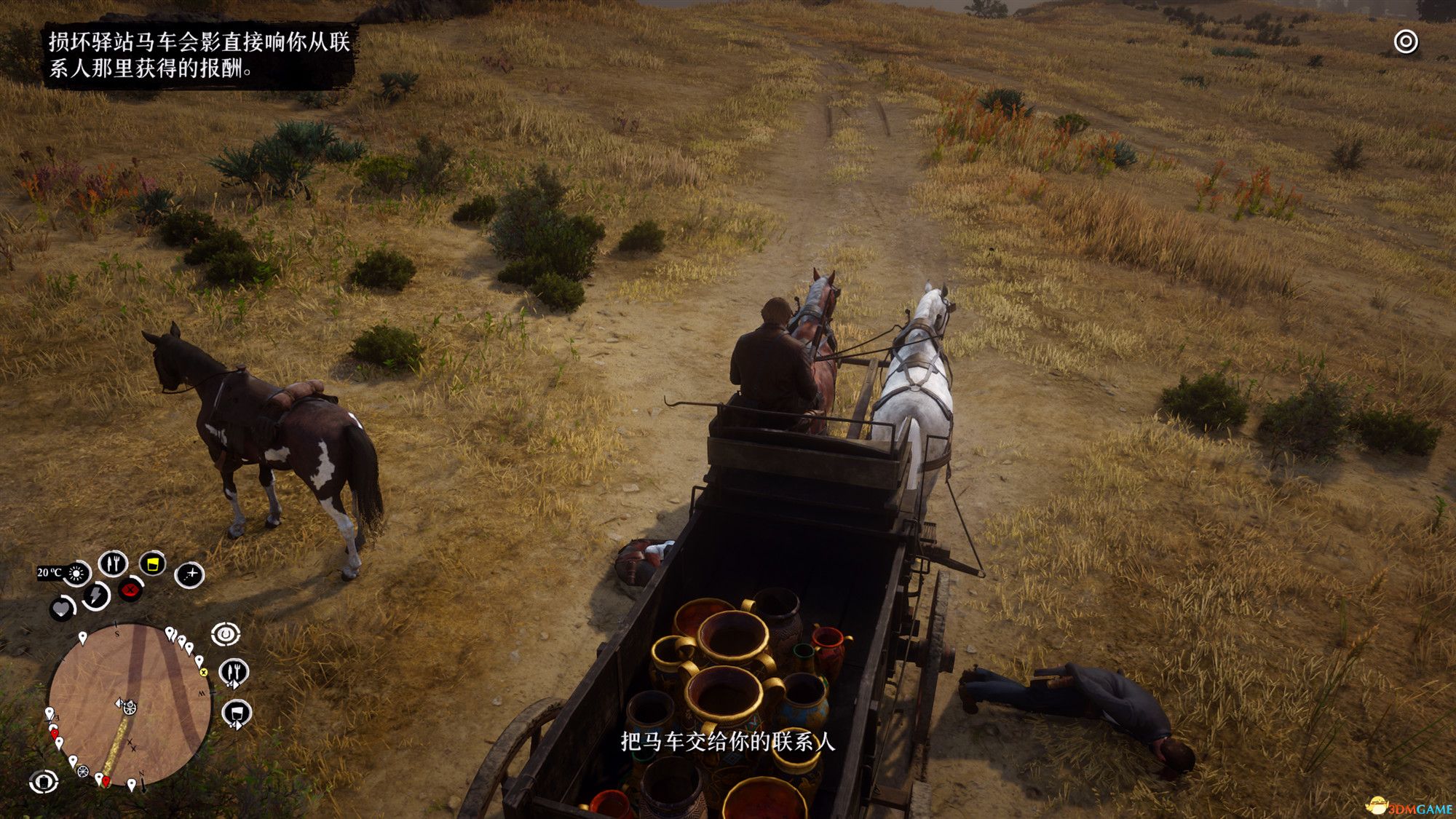Click the 20°C temperature display

pos(50,571)
